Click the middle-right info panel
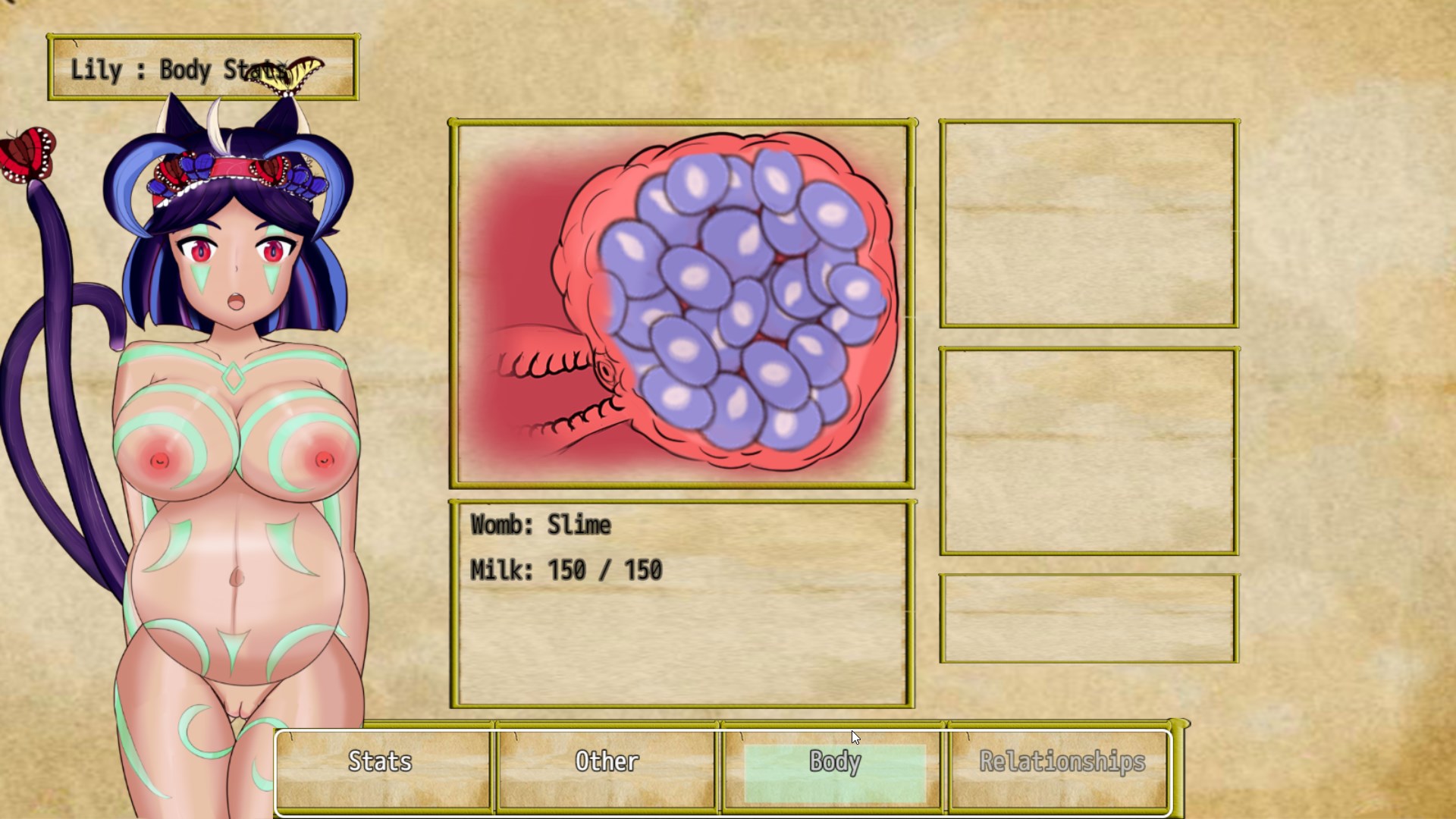This screenshot has height=819, width=1456. click(x=1087, y=451)
